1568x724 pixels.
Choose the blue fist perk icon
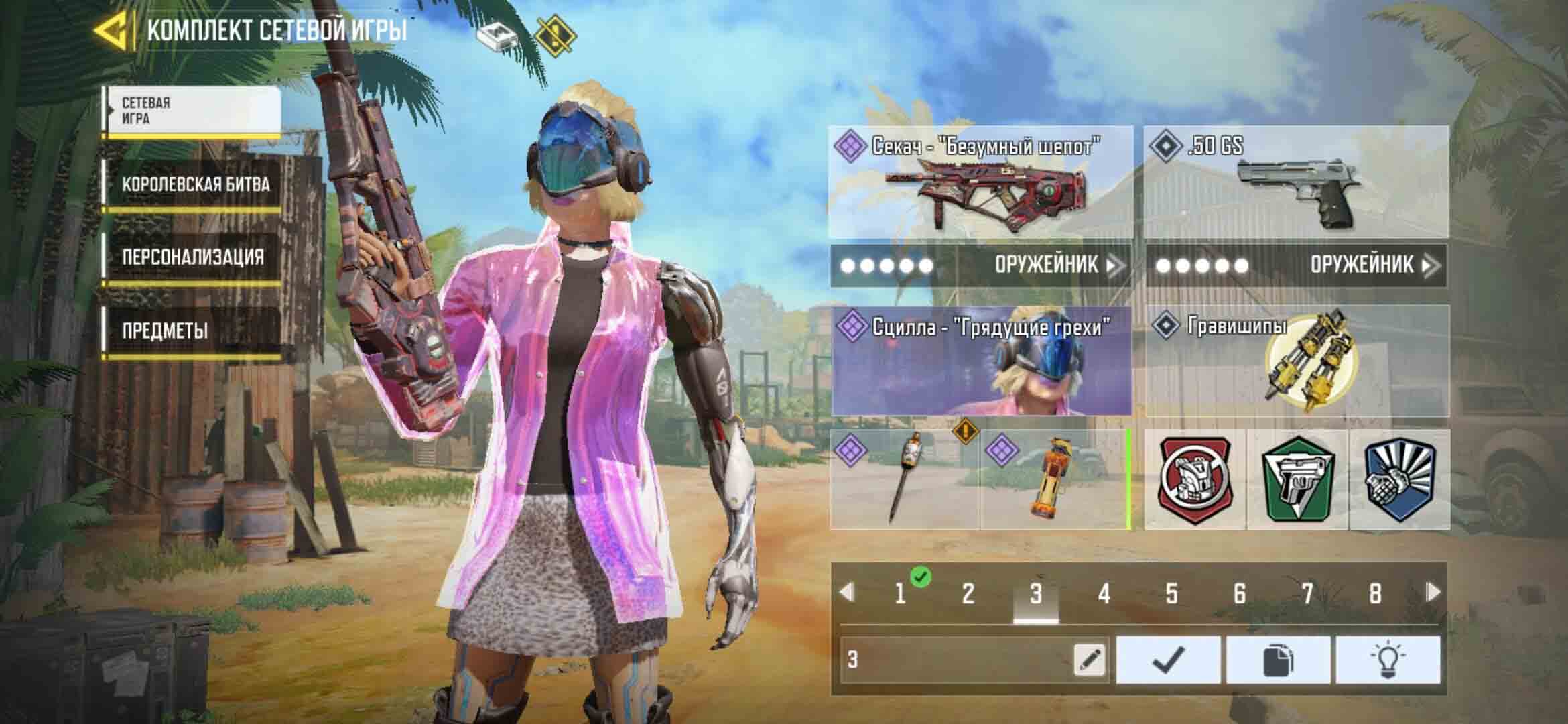[1399, 479]
